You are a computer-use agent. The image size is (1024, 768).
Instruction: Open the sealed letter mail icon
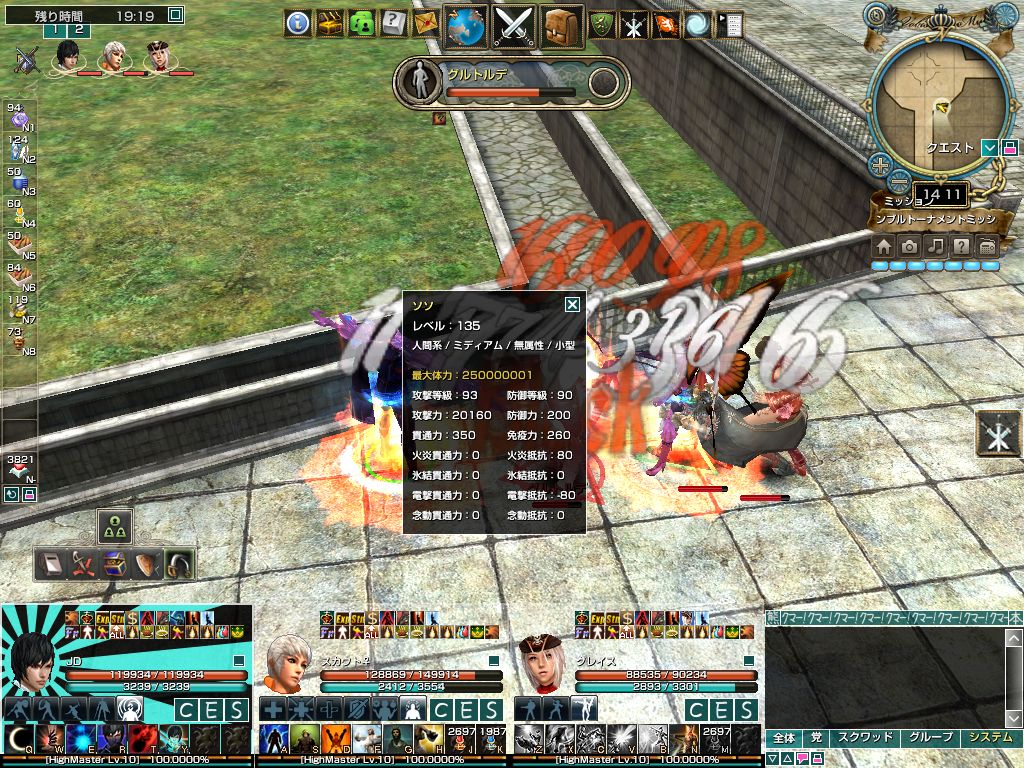pos(427,23)
